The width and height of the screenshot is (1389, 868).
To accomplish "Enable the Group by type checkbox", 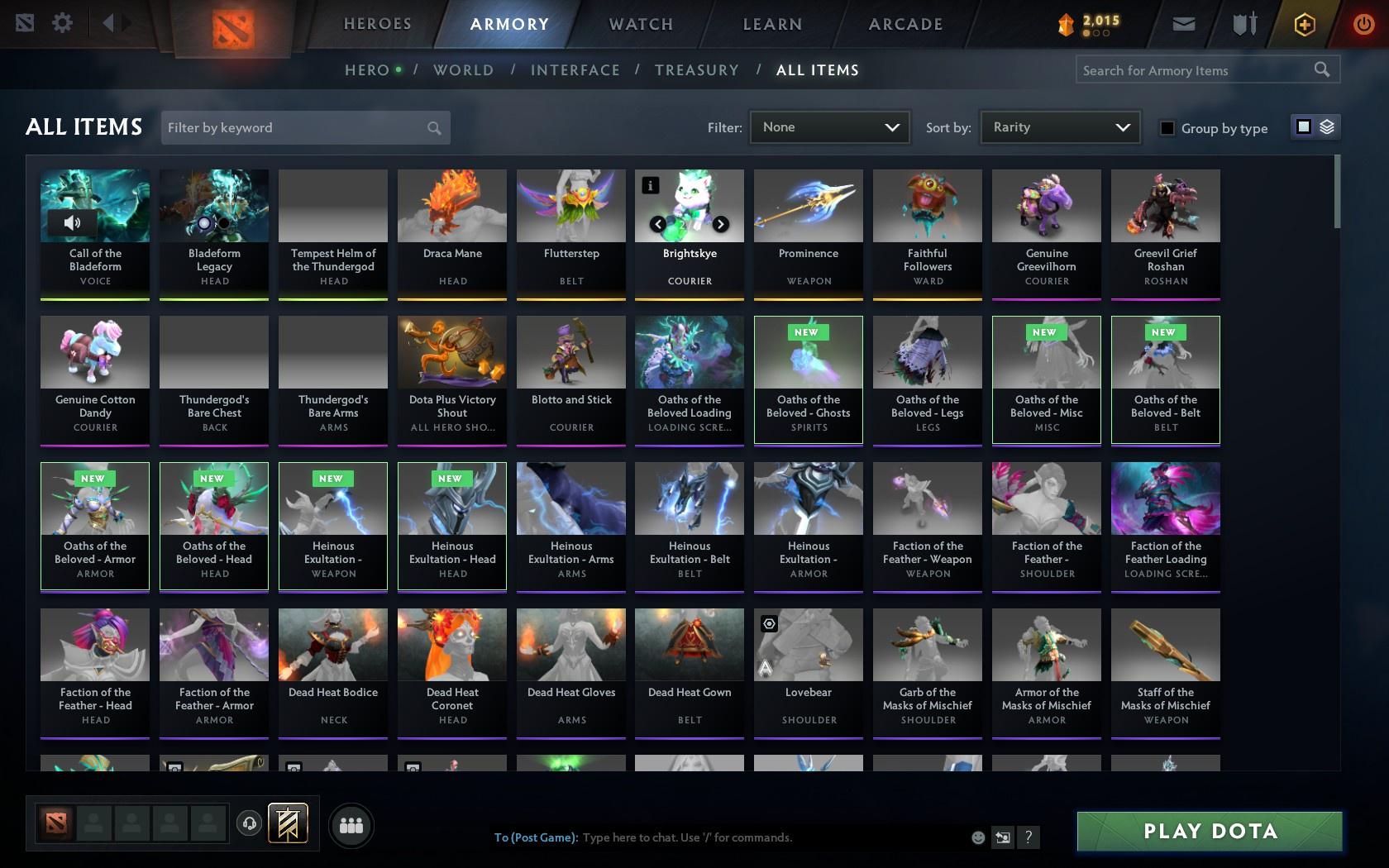I will click(1167, 128).
